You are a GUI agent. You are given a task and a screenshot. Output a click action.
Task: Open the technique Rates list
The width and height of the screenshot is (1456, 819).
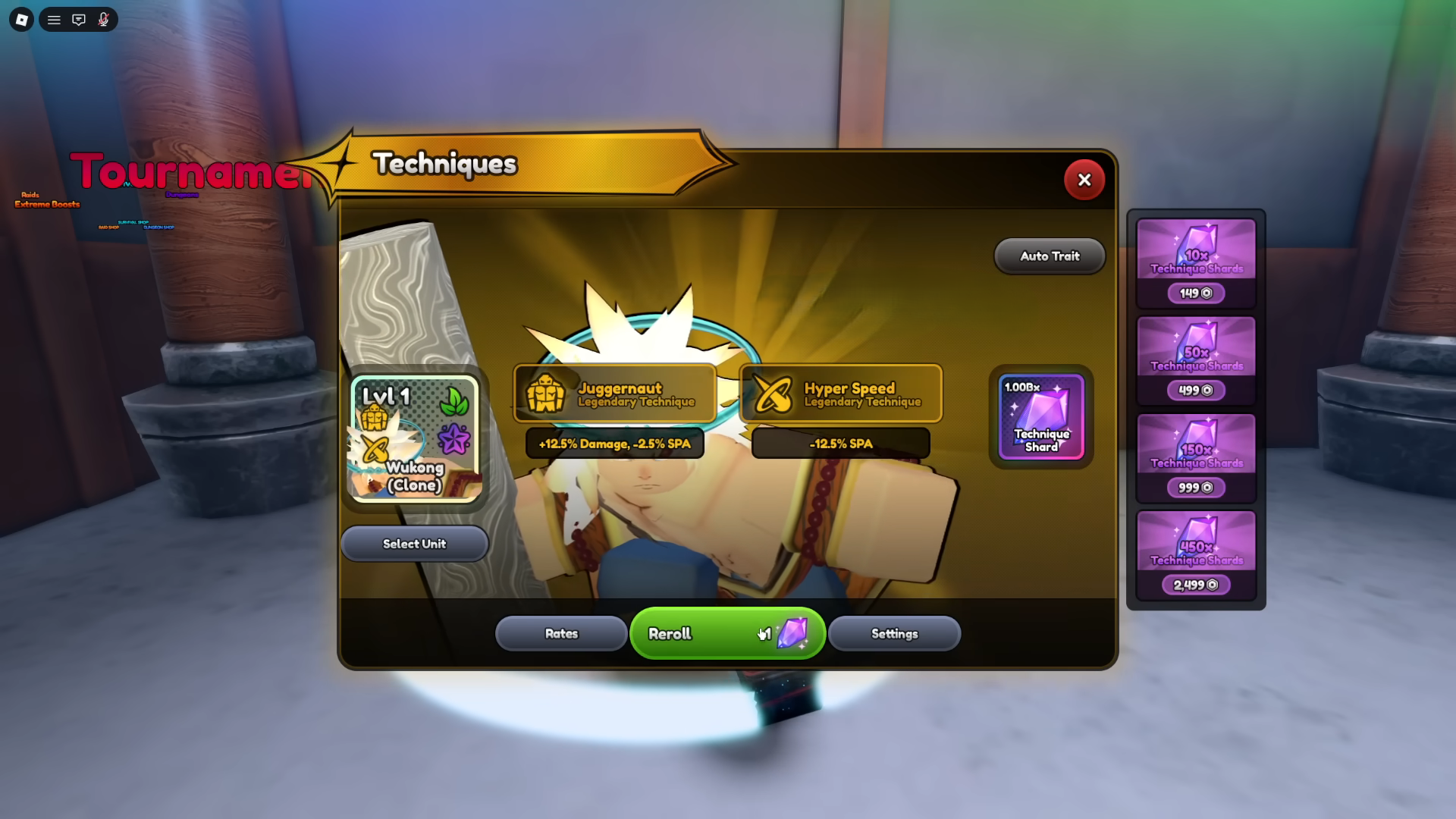pos(561,633)
